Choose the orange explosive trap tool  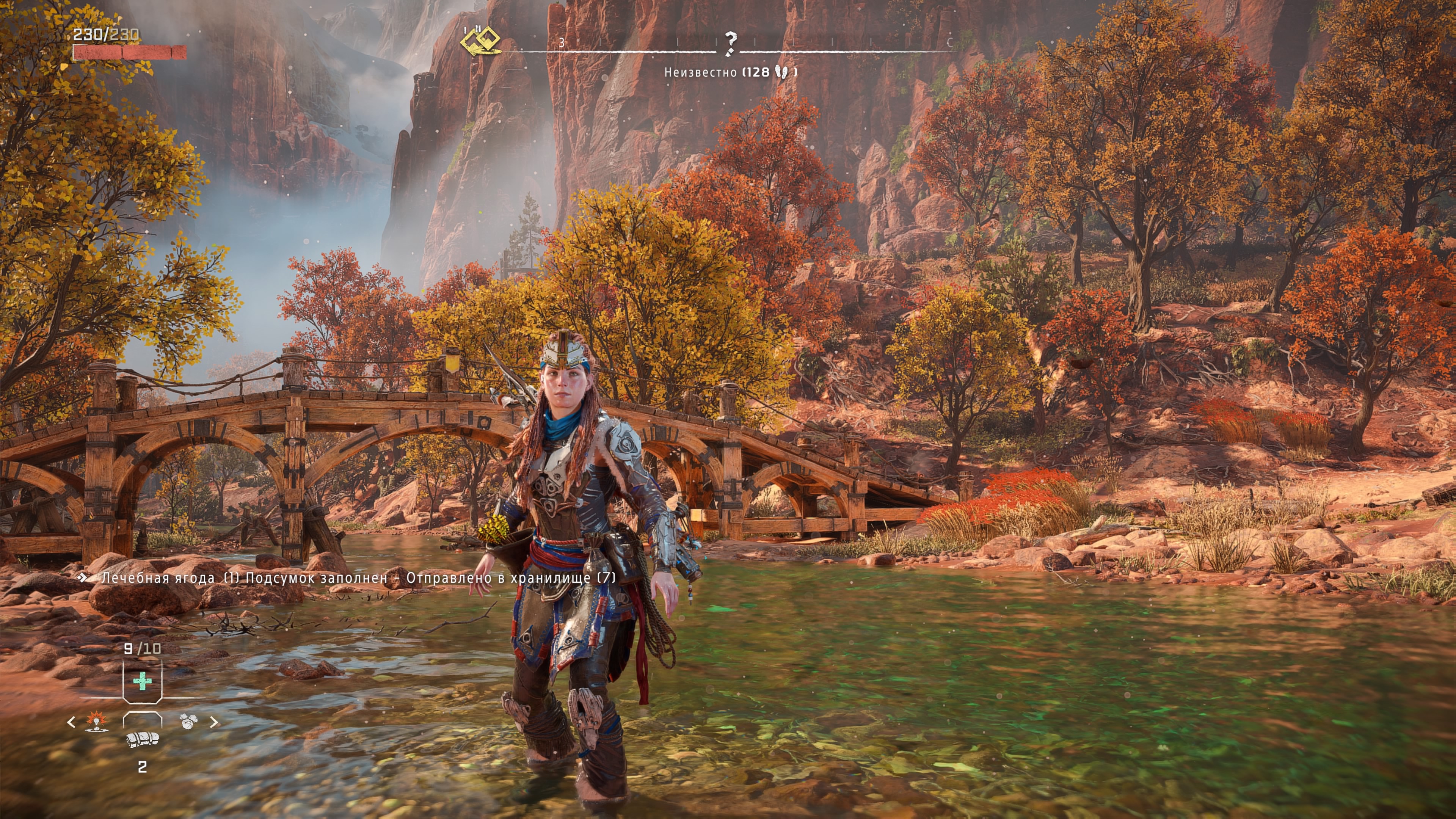pyautogui.click(x=96, y=721)
